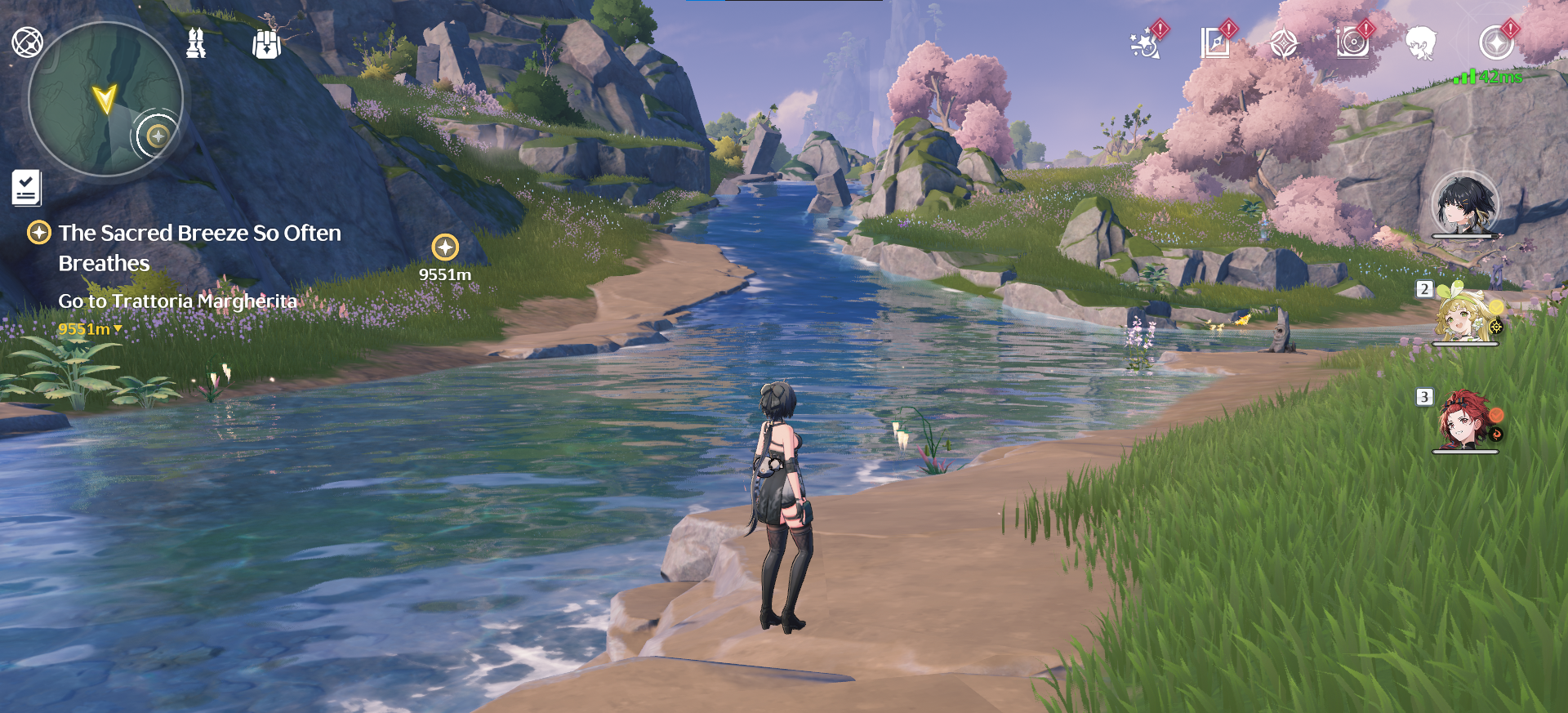The image size is (1568, 713).
Task: Open the events icon with stars
Action: (1146, 43)
